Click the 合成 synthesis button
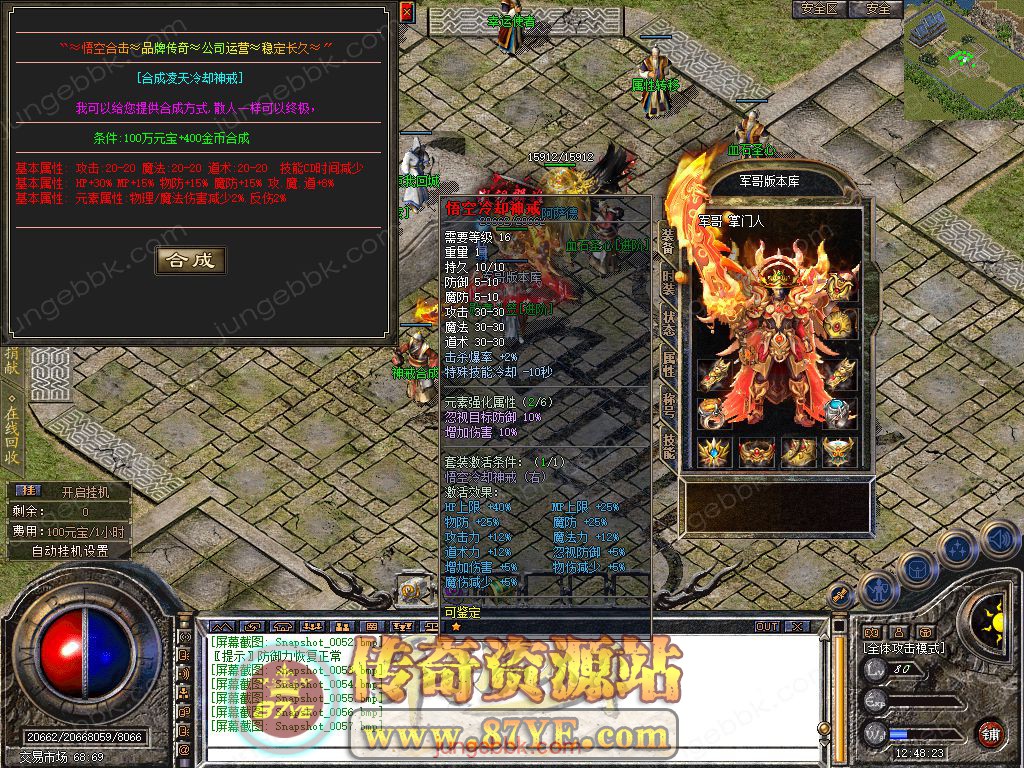 point(190,261)
